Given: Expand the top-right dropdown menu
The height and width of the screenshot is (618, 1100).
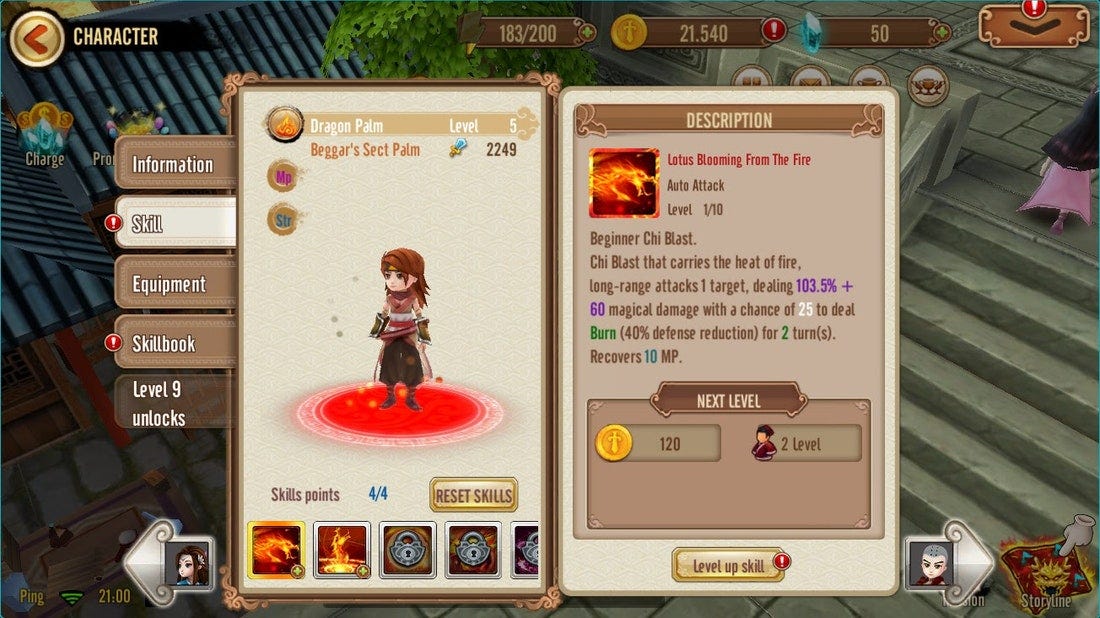Looking at the screenshot, I should 1033,26.
